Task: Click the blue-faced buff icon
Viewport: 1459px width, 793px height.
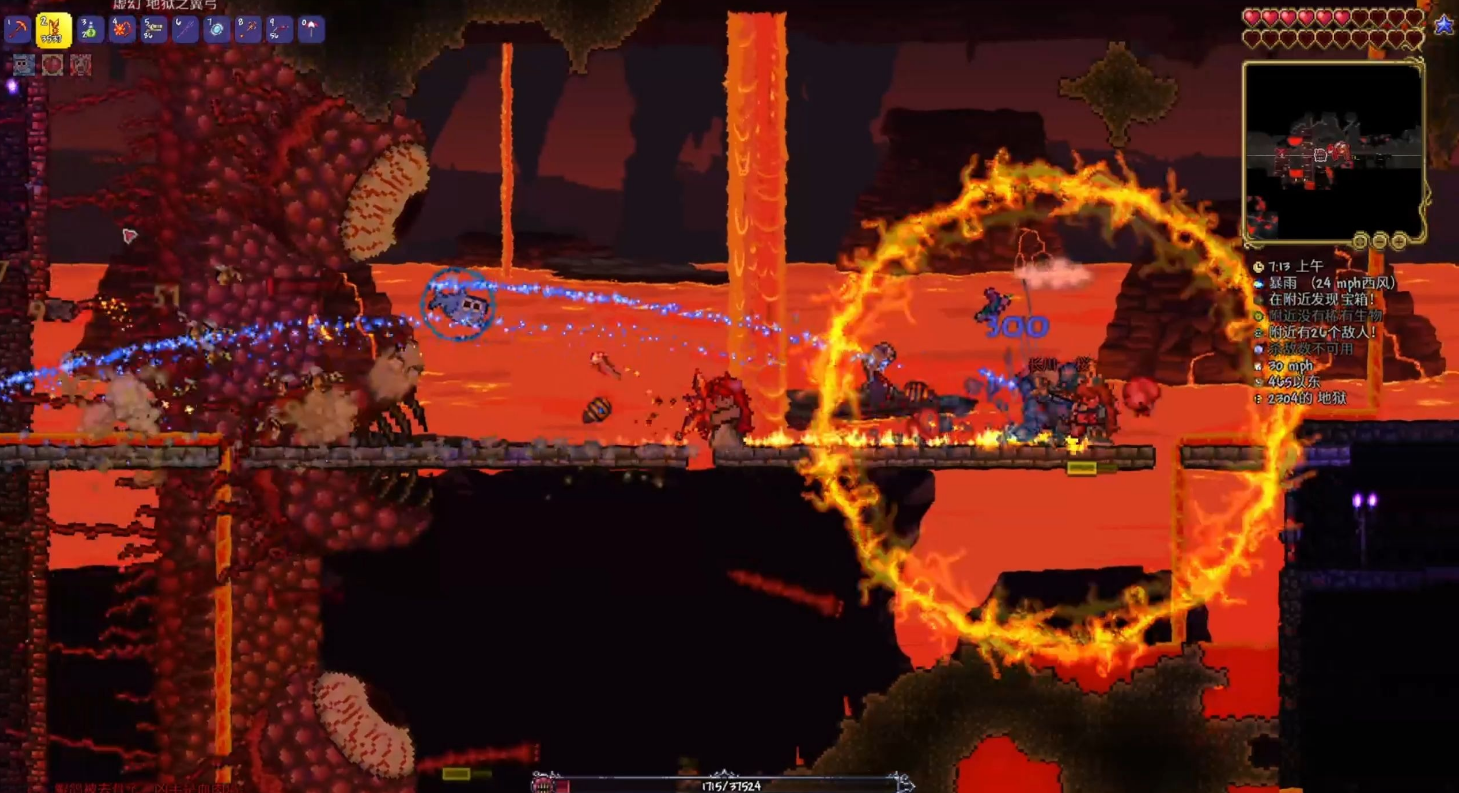Action: tap(24, 65)
